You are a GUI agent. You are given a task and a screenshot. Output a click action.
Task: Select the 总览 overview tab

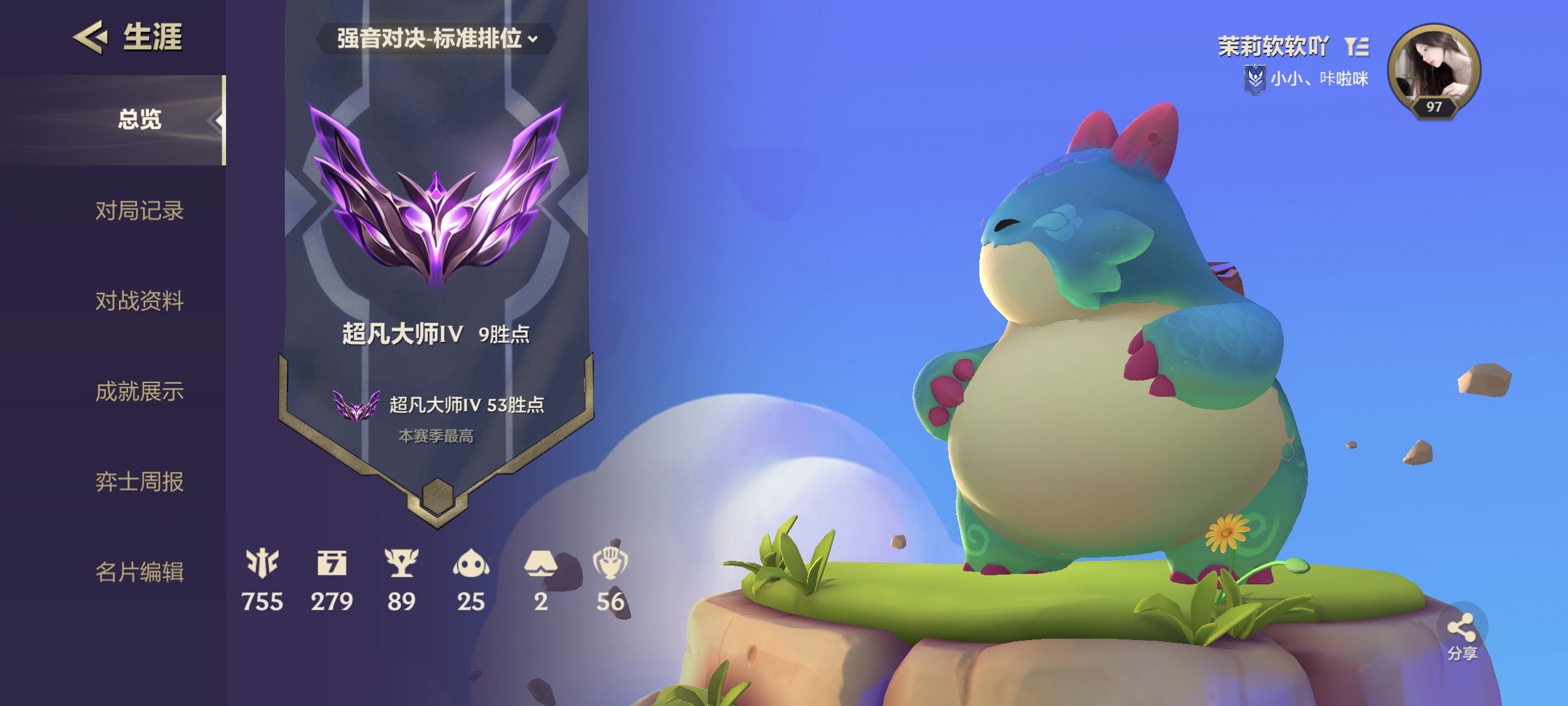point(139,120)
